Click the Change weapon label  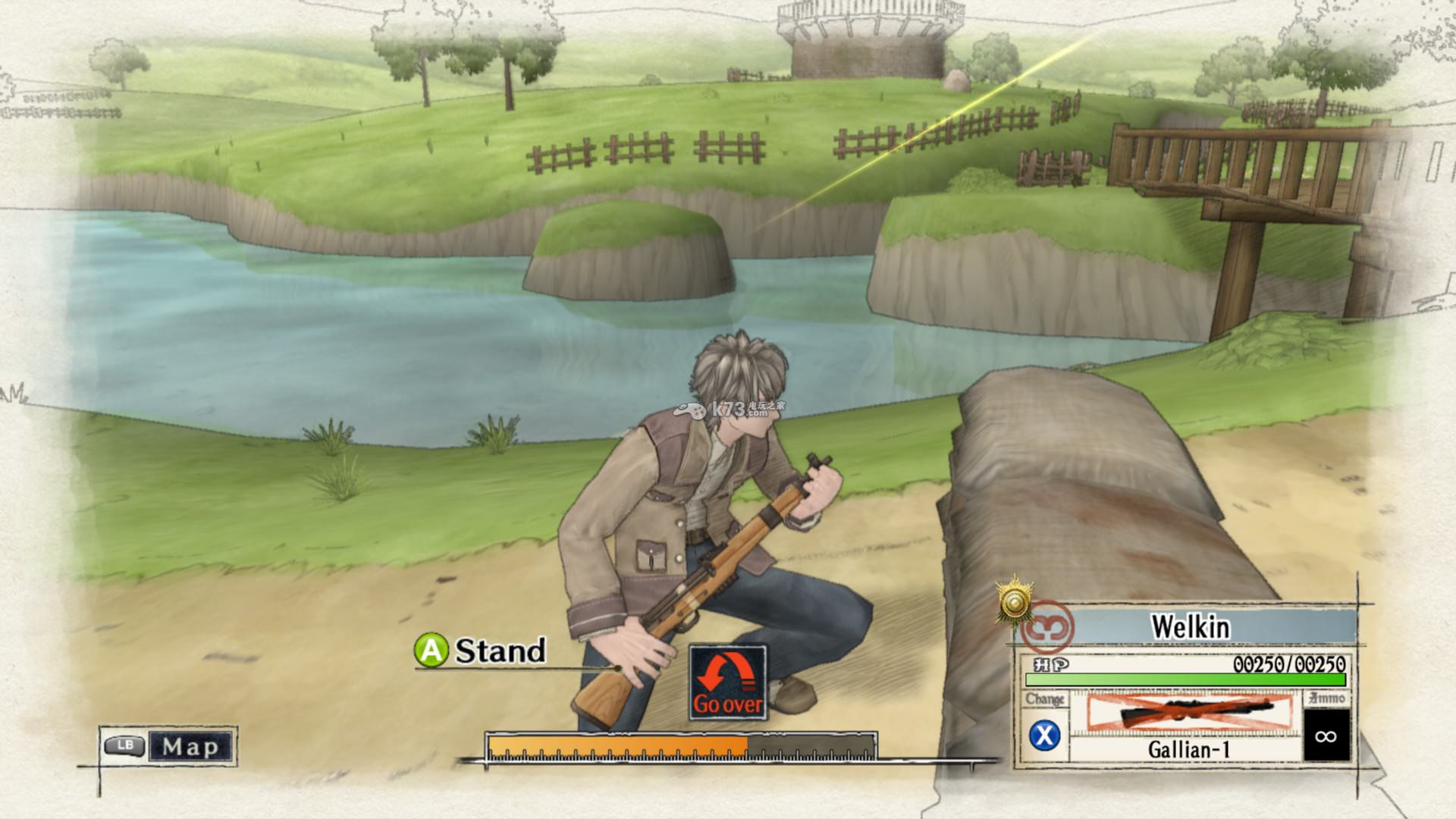pyautogui.click(x=1045, y=699)
